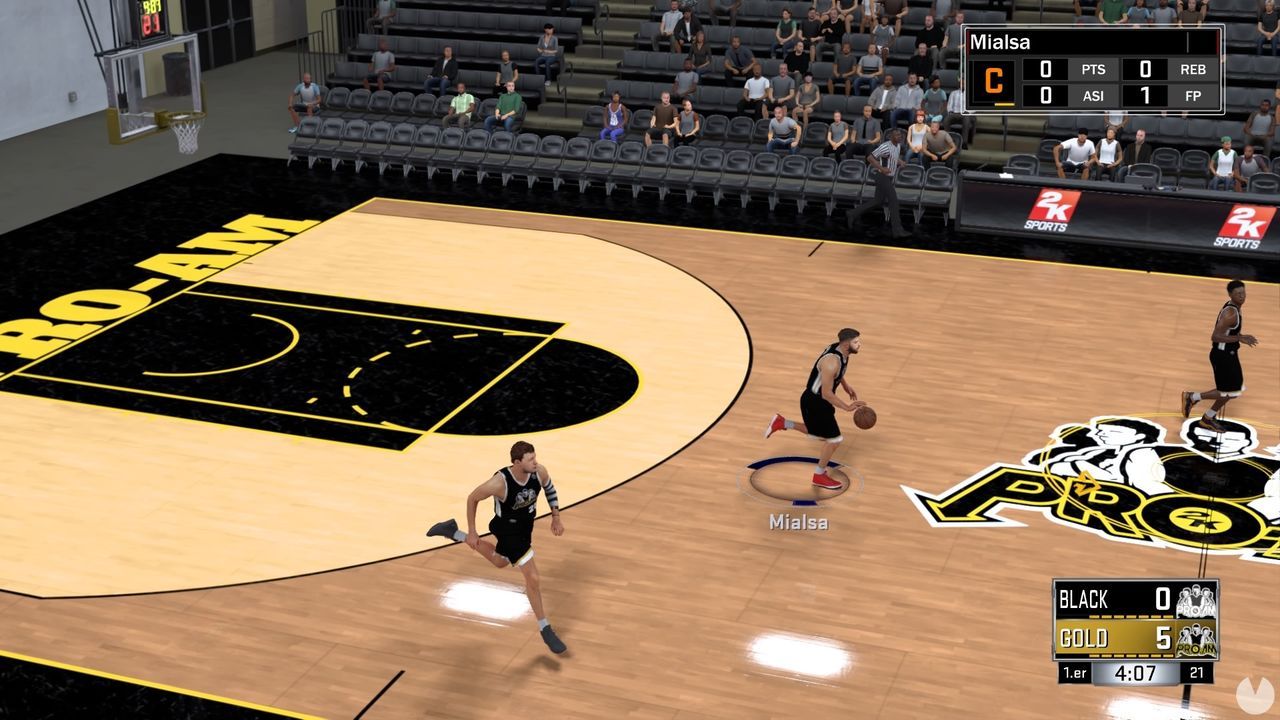Toggle the player indicator circle under Mialsa
The width and height of the screenshot is (1280, 720).
coord(800,480)
